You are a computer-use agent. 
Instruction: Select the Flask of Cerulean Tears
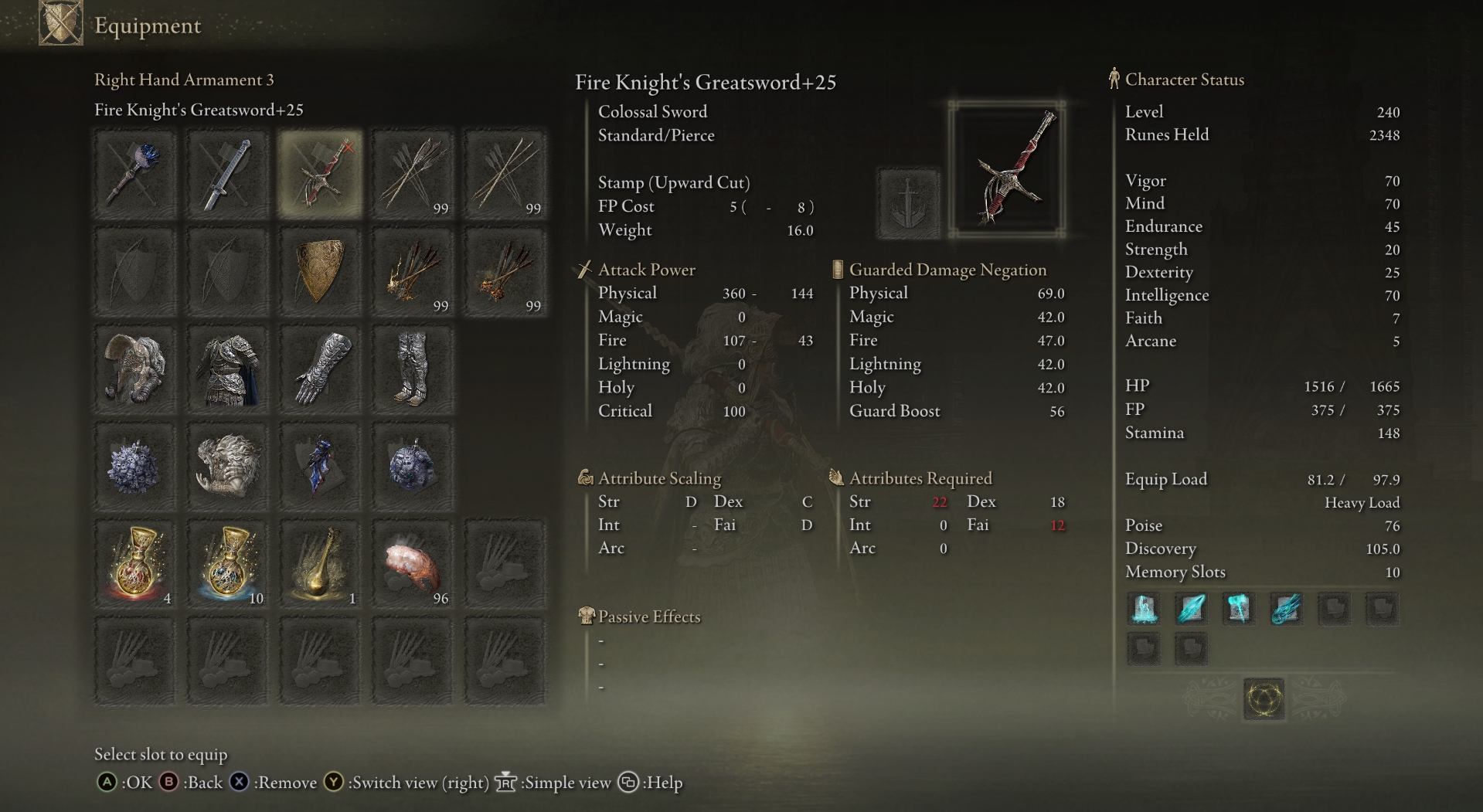[x=228, y=564]
